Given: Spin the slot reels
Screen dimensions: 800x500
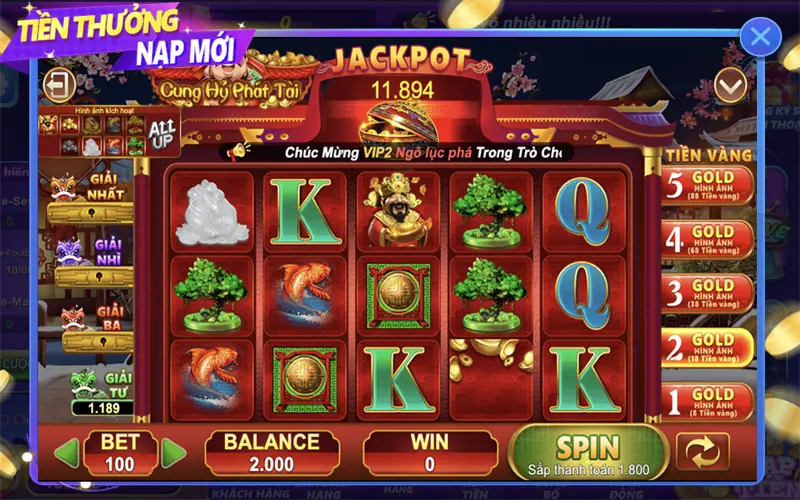Looking at the screenshot, I should (x=589, y=451).
